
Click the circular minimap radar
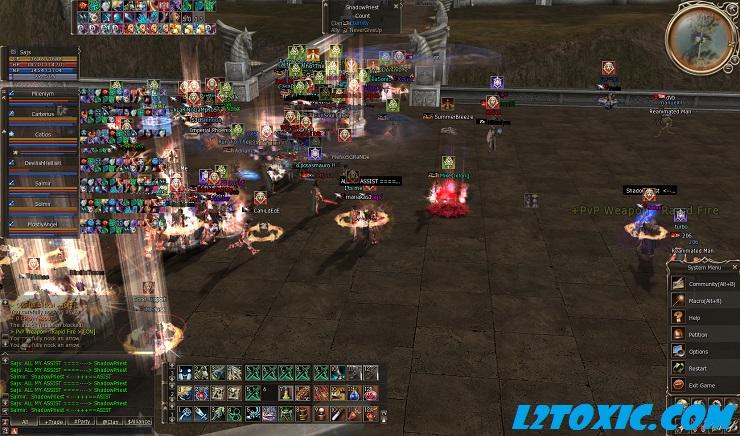[699, 39]
